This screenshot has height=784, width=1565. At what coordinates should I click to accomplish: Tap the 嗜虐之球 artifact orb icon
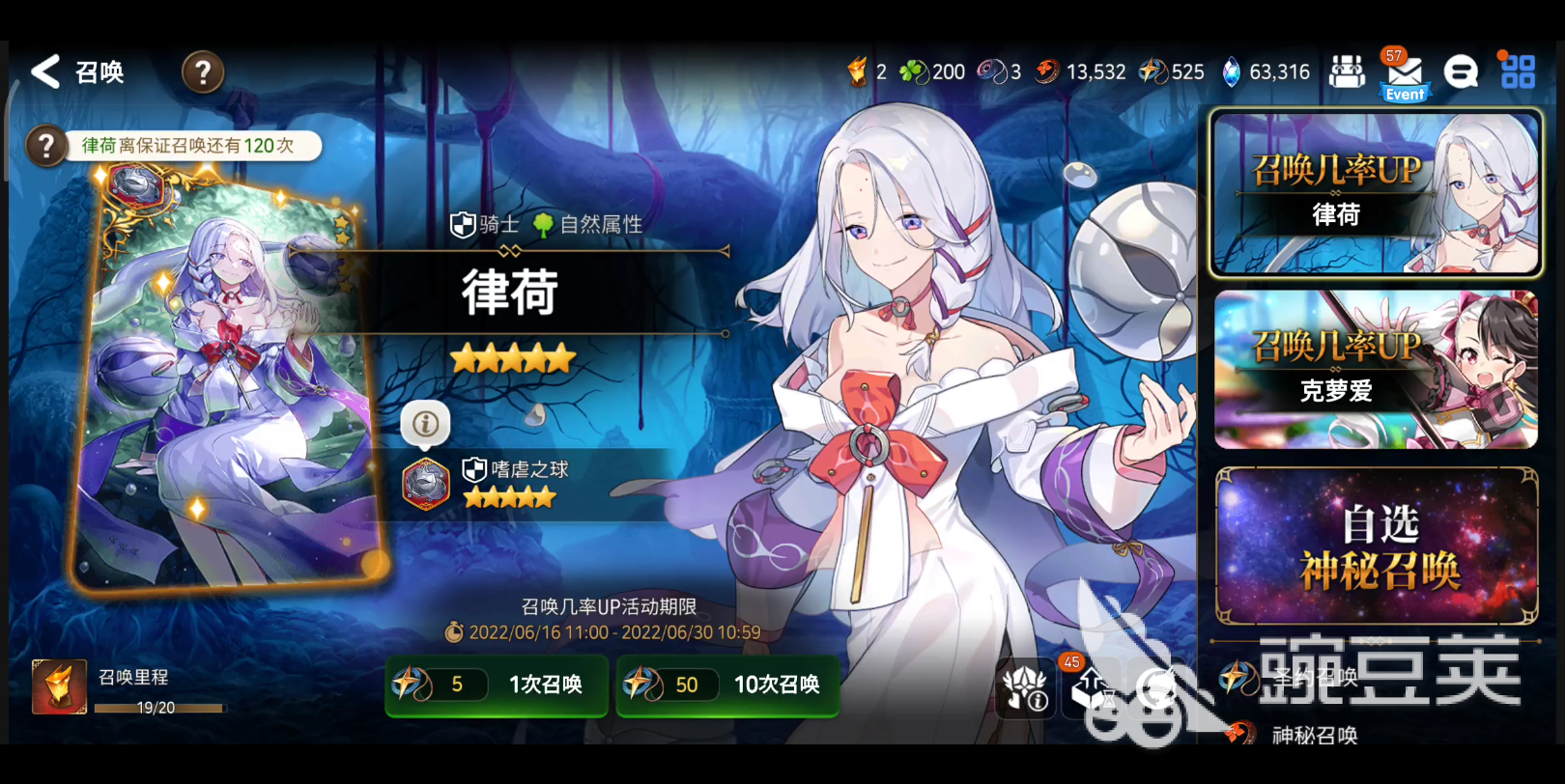tap(425, 485)
